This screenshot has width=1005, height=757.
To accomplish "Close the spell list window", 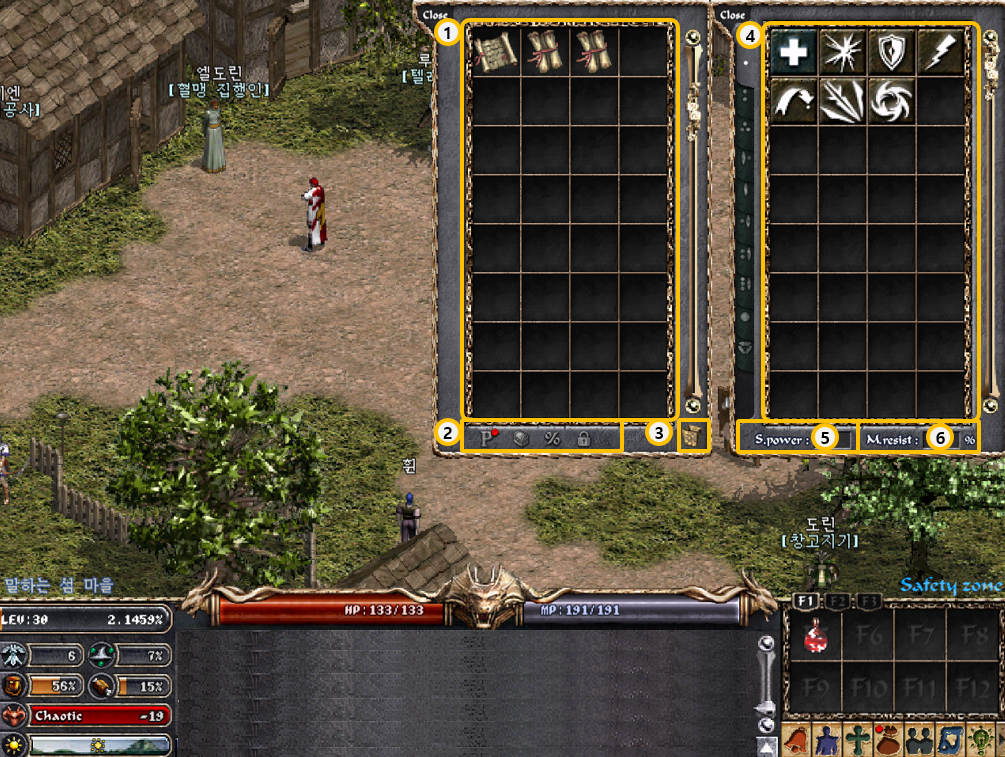I will (732, 15).
